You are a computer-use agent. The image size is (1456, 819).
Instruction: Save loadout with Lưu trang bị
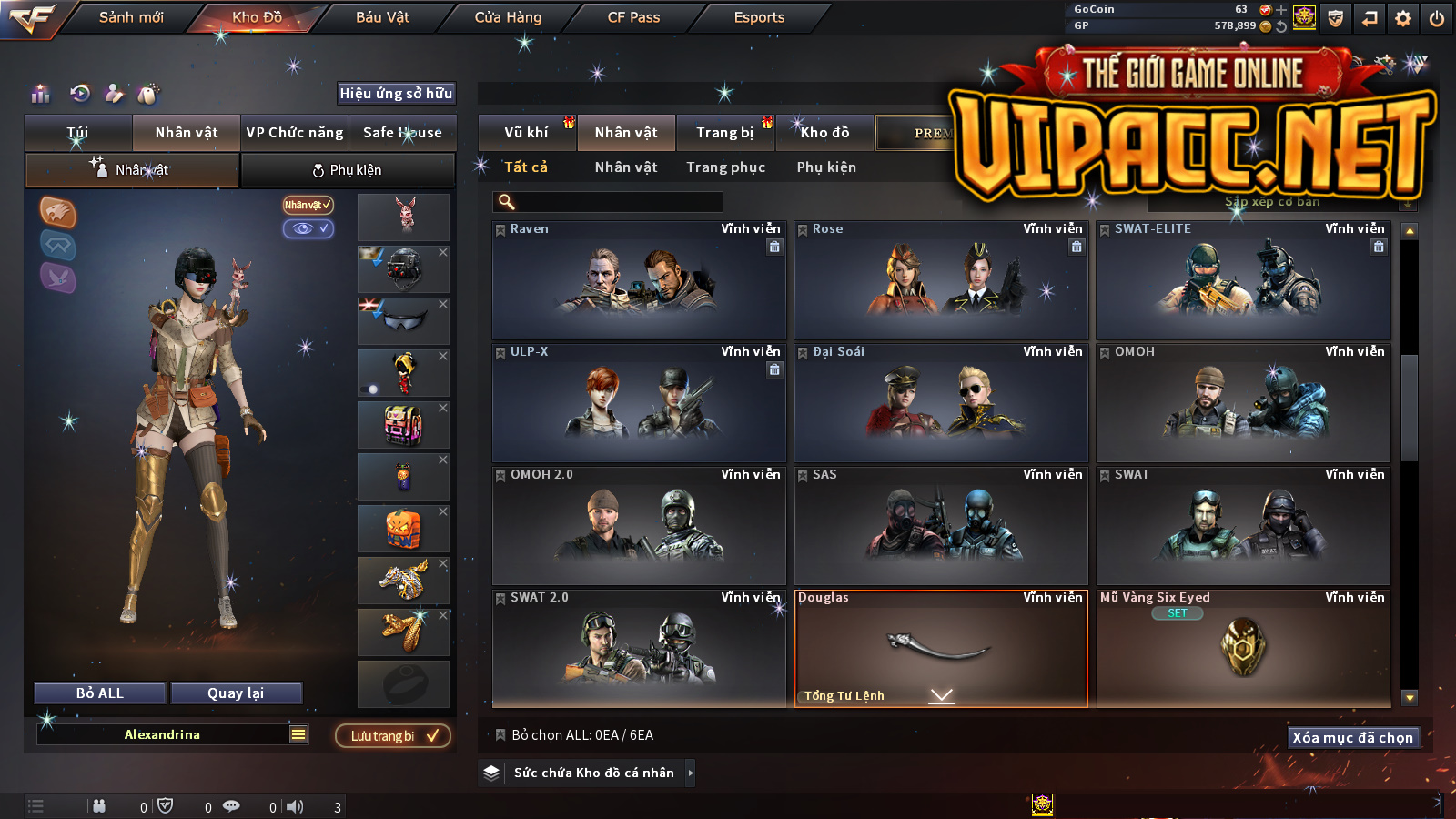(393, 736)
